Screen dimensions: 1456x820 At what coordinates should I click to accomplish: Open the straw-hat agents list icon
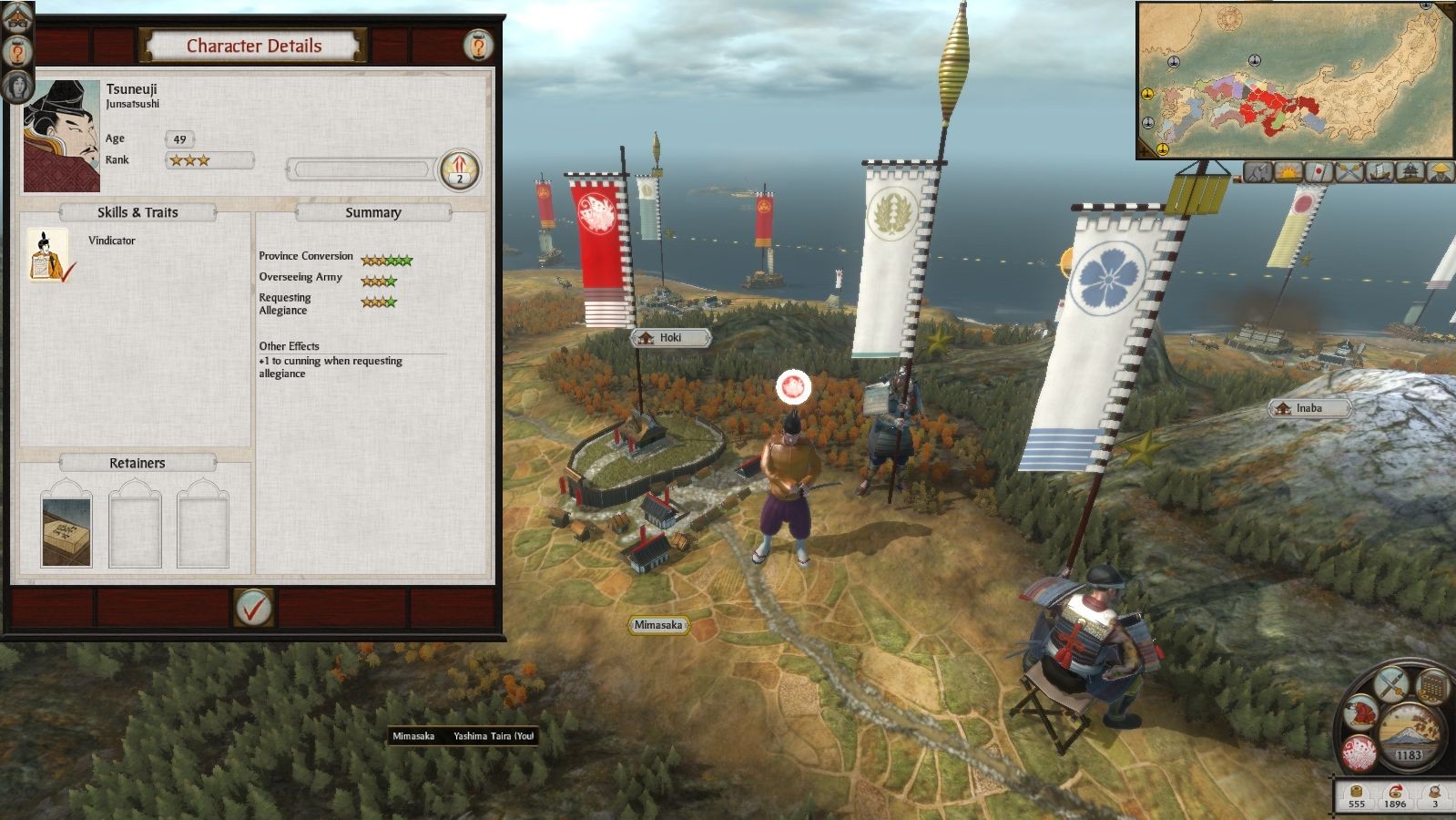(1440, 170)
